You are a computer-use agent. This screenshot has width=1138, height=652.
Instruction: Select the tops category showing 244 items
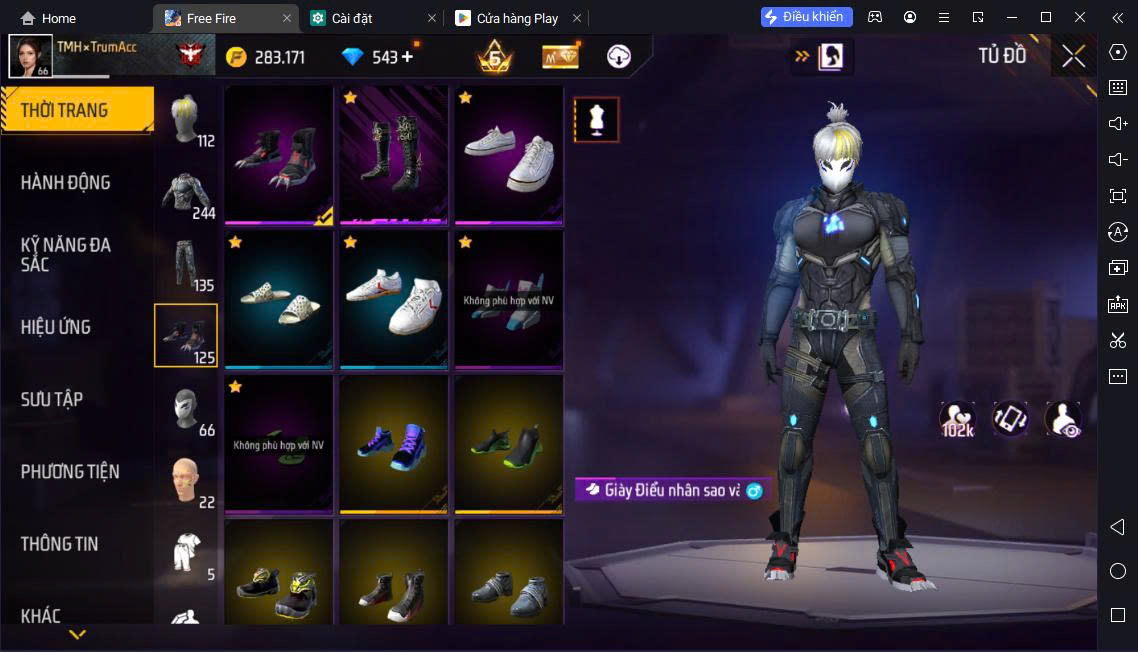(186, 193)
